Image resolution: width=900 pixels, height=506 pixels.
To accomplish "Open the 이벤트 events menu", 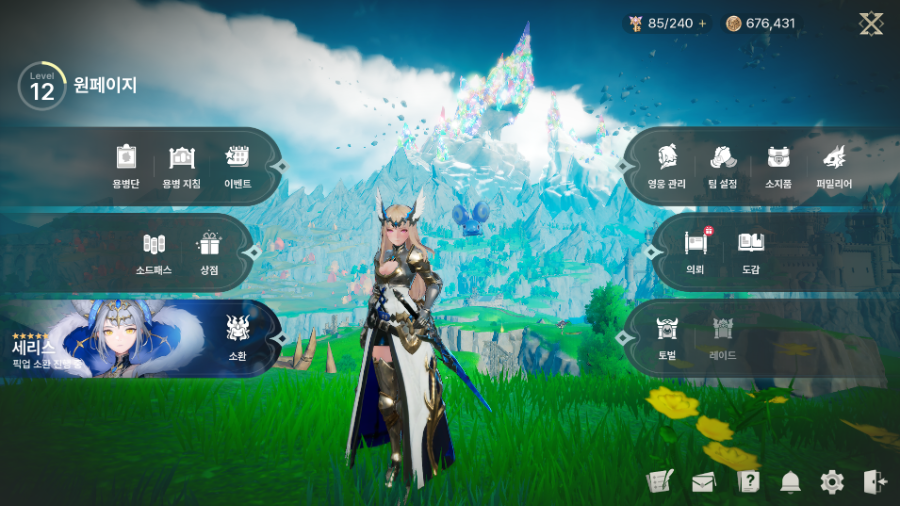I will coord(238,166).
